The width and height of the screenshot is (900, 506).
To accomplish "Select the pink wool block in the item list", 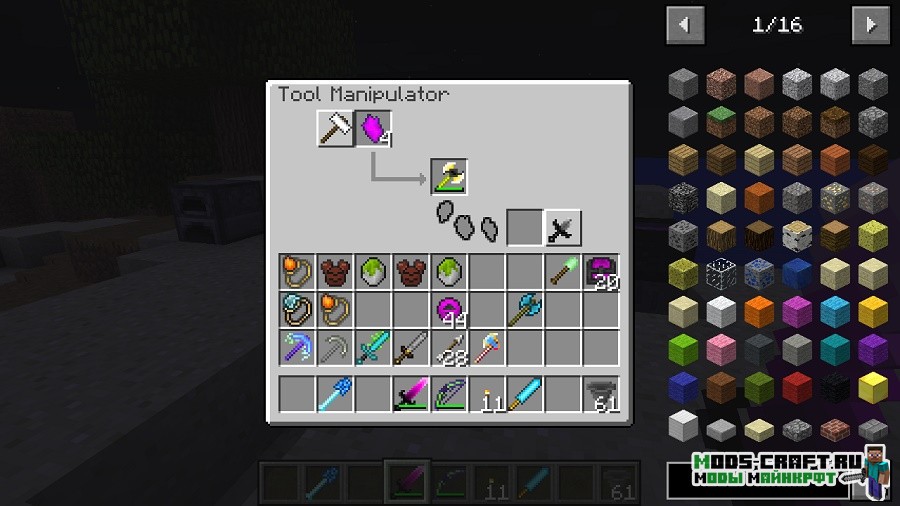I will click(x=721, y=349).
